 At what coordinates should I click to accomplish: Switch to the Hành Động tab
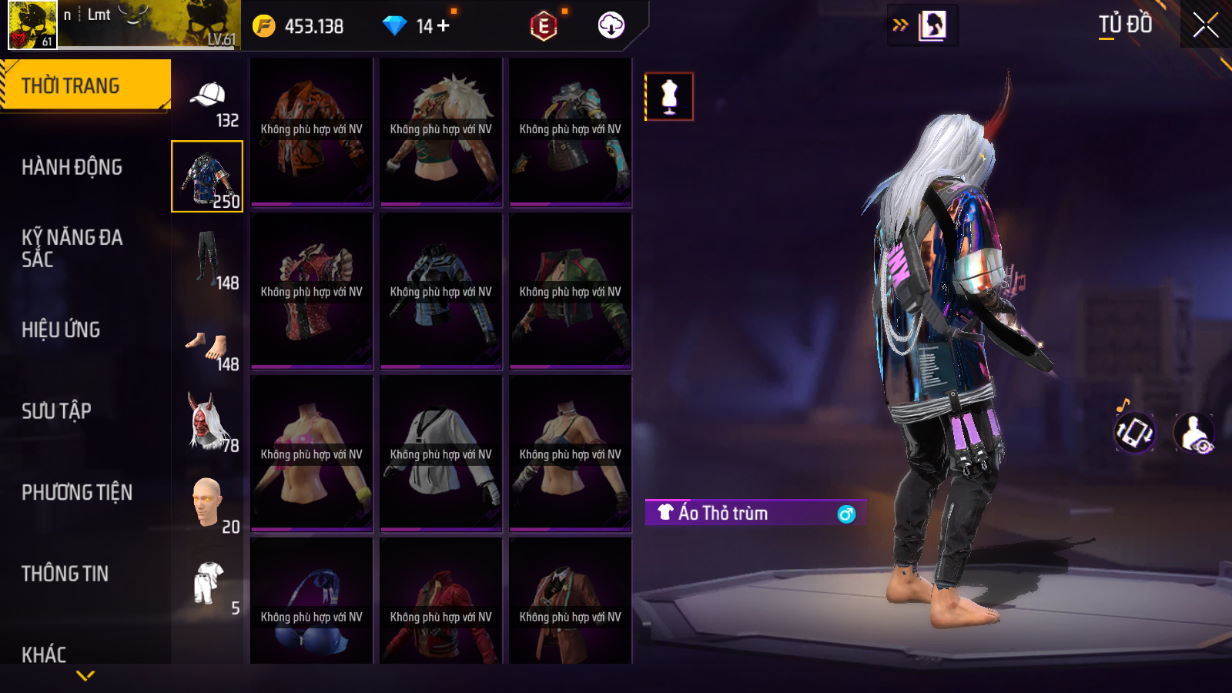click(x=72, y=167)
